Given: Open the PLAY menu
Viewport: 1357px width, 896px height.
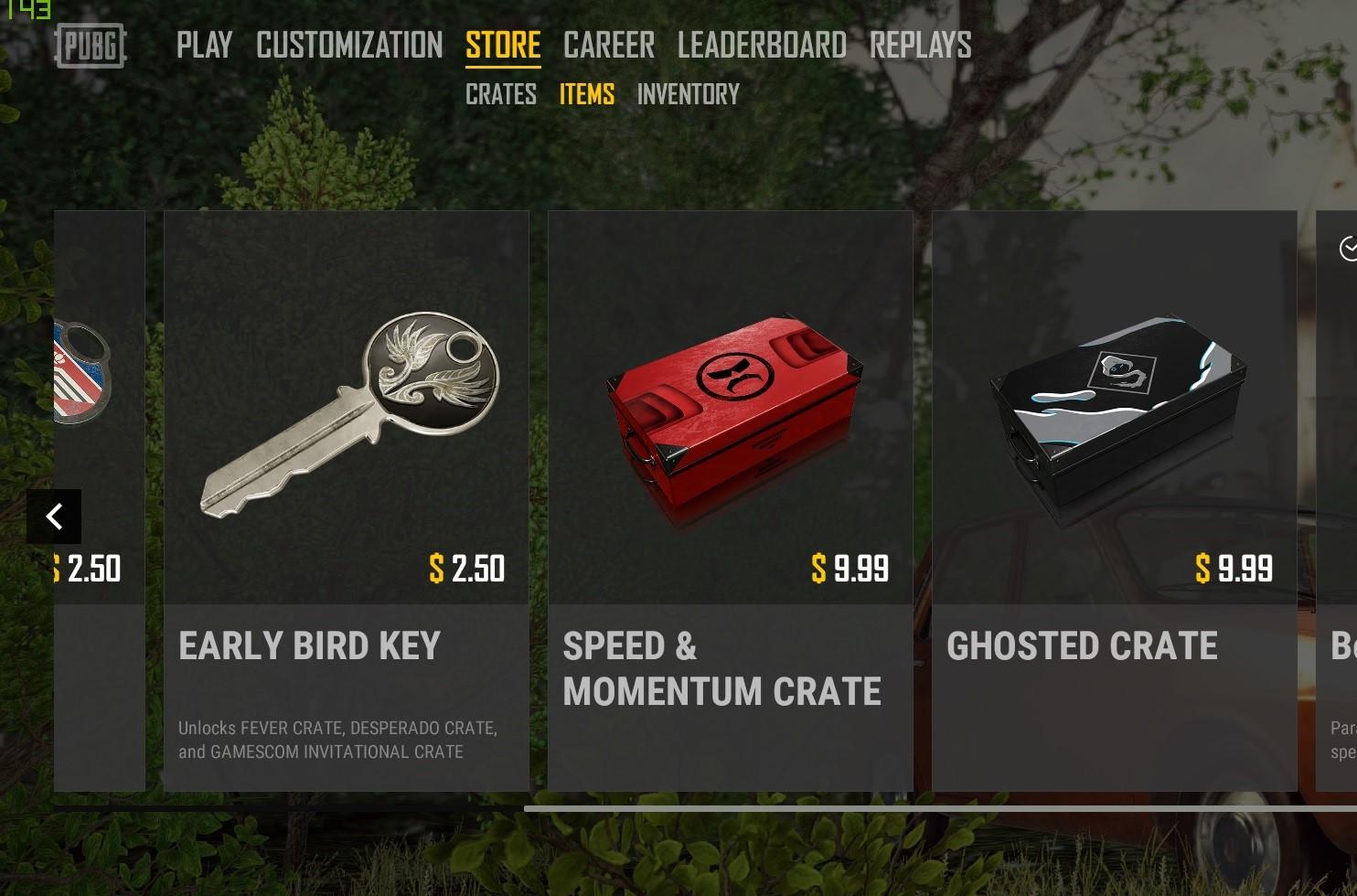Looking at the screenshot, I should coord(204,45).
